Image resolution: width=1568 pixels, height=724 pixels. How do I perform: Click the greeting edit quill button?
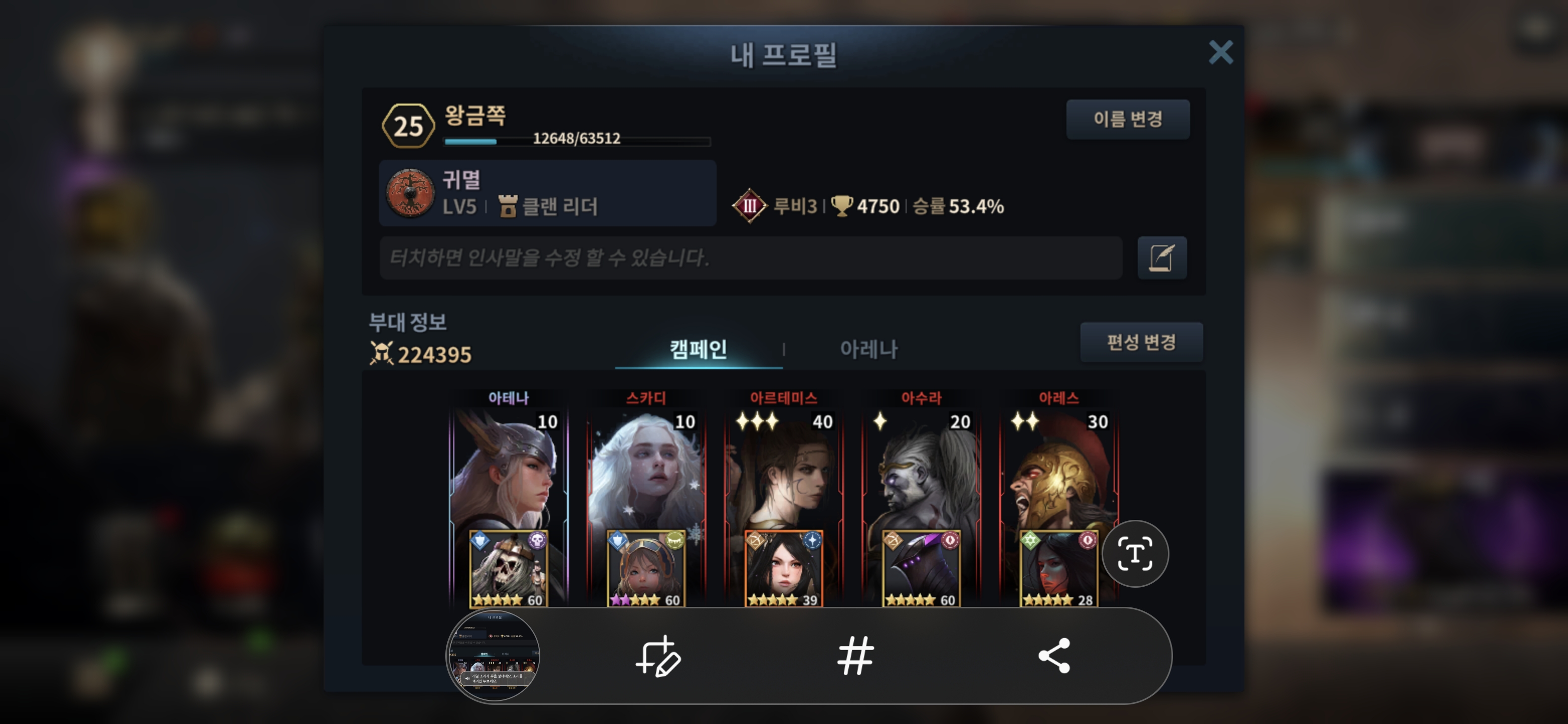tap(1161, 258)
